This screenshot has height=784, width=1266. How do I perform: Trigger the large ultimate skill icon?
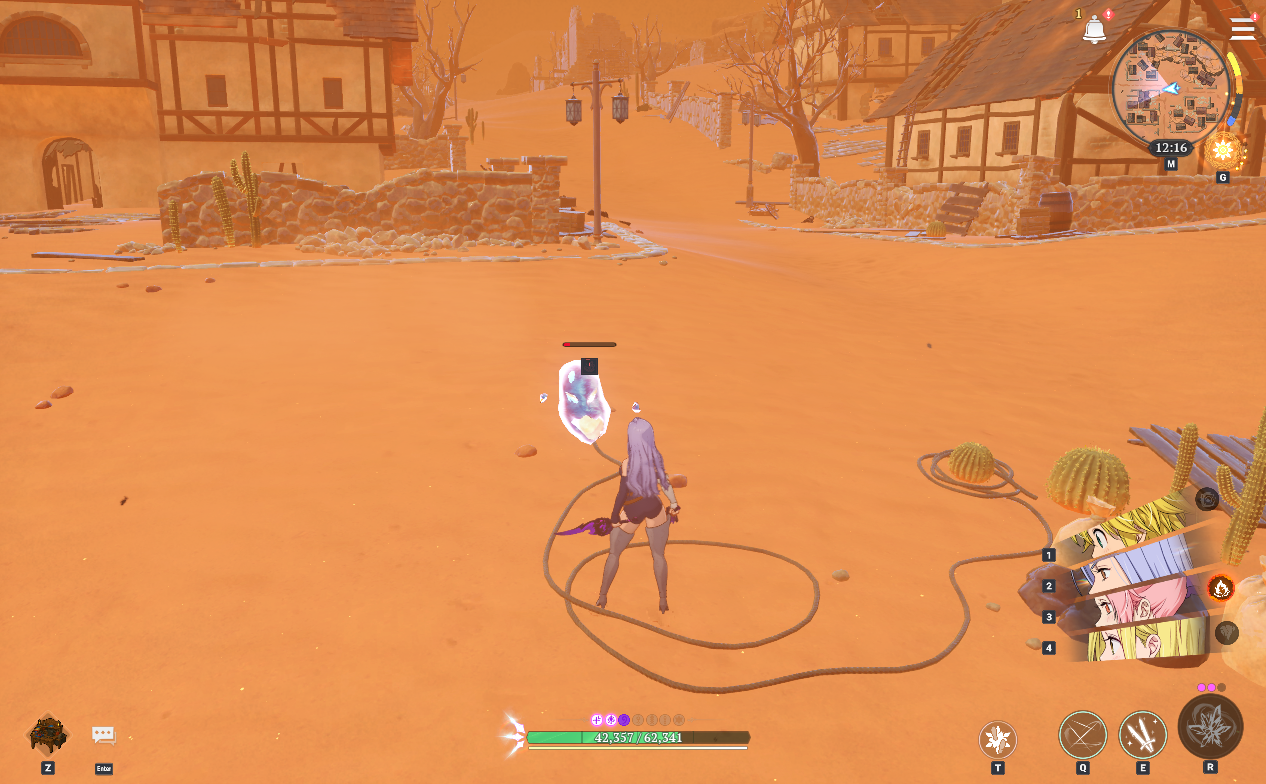point(1210,726)
